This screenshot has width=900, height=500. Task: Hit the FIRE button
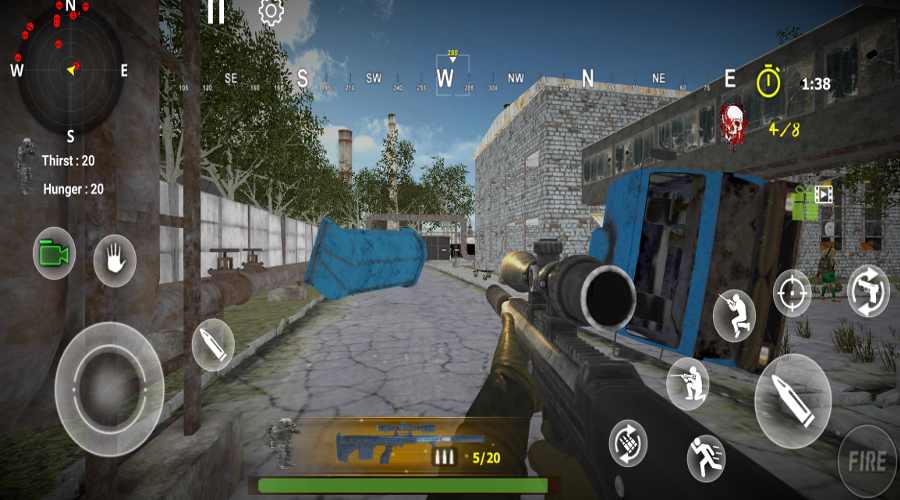866,461
